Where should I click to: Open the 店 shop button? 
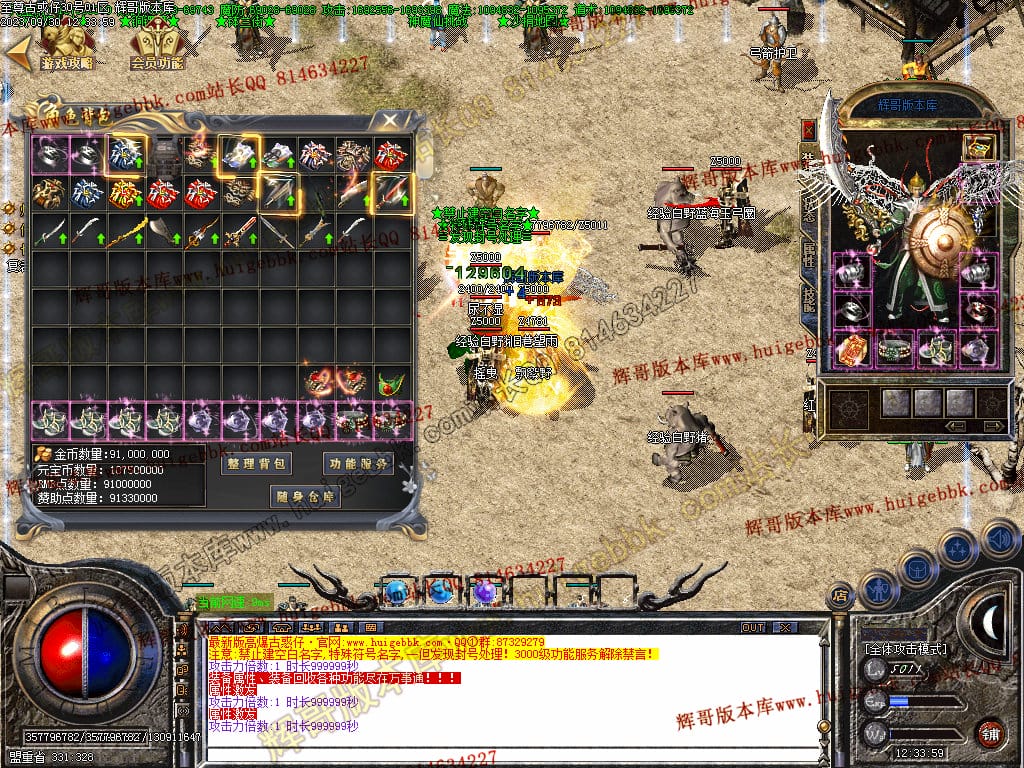pos(841,597)
